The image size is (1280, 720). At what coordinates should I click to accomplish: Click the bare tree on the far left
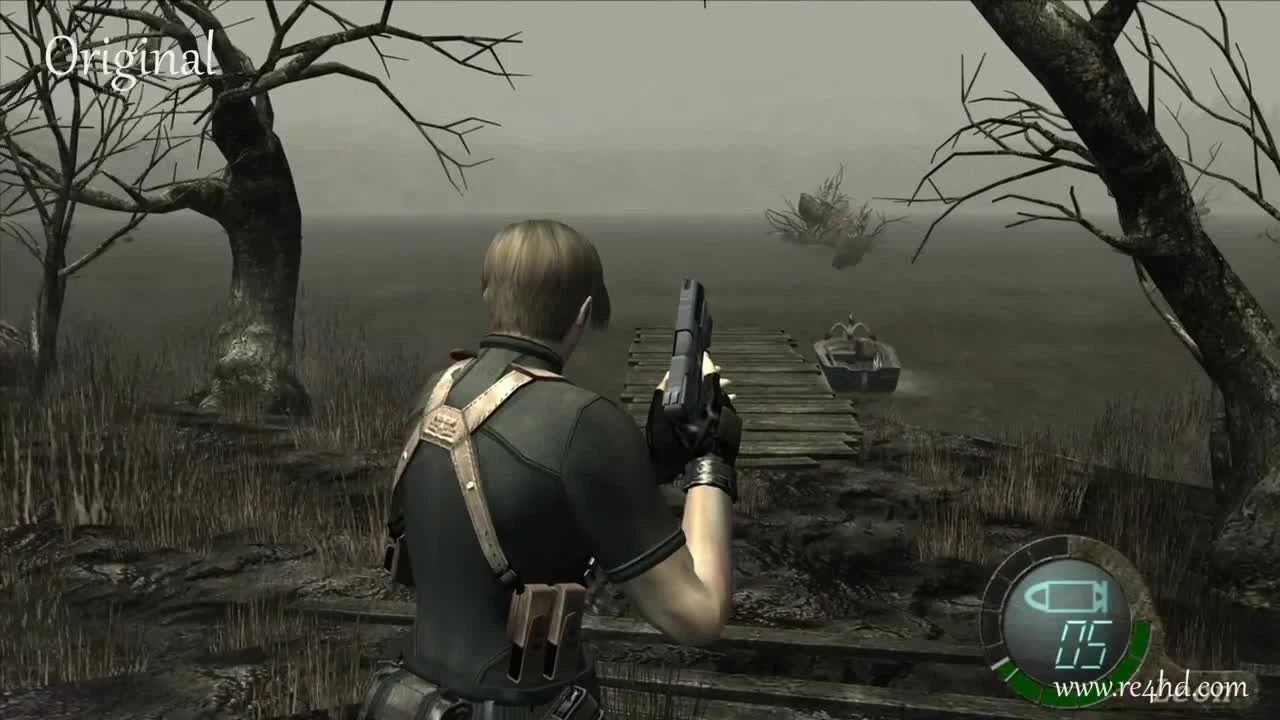tap(55, 250)
